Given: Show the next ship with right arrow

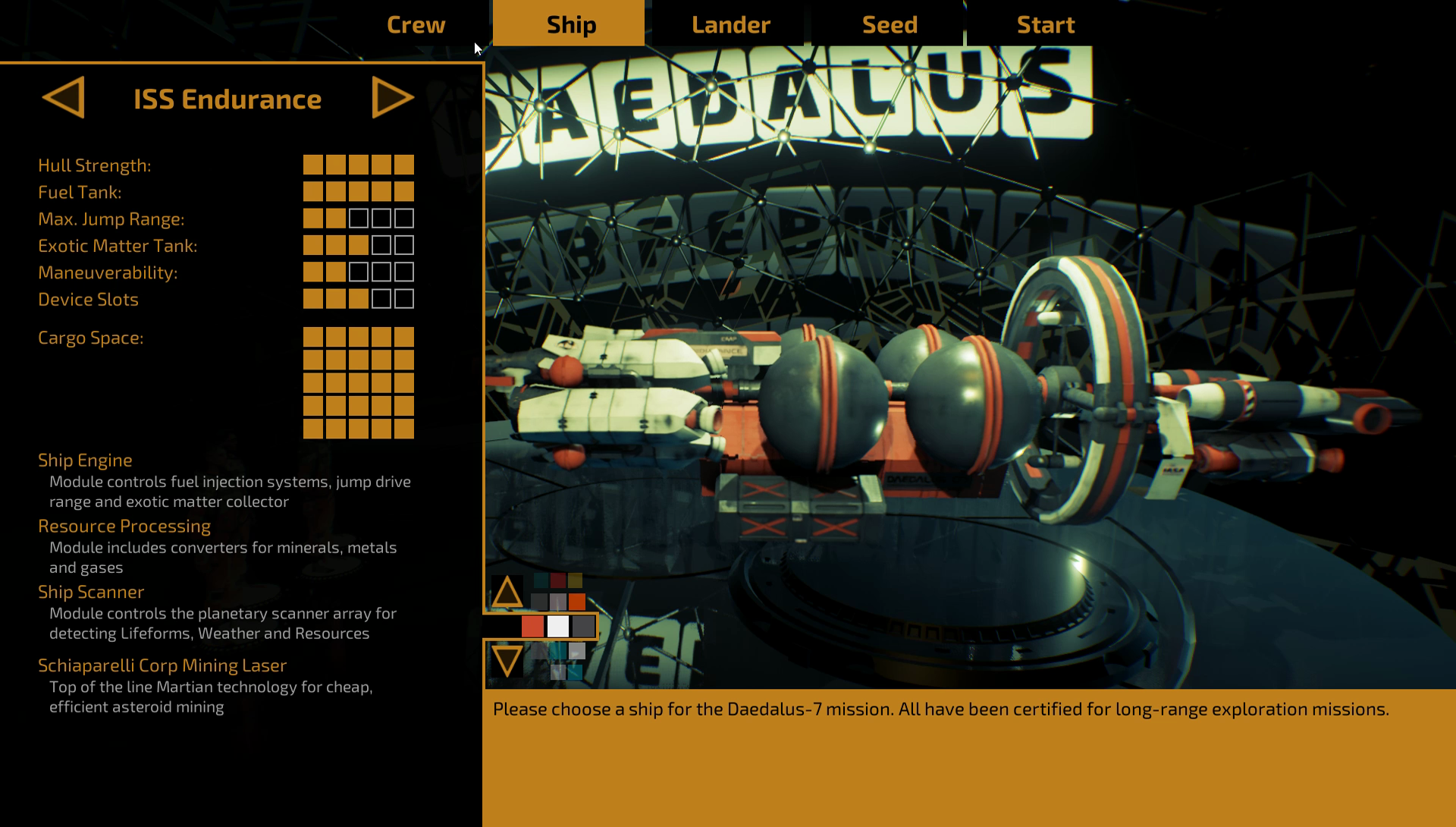Looking at the screenshot, I should [392, 98].
